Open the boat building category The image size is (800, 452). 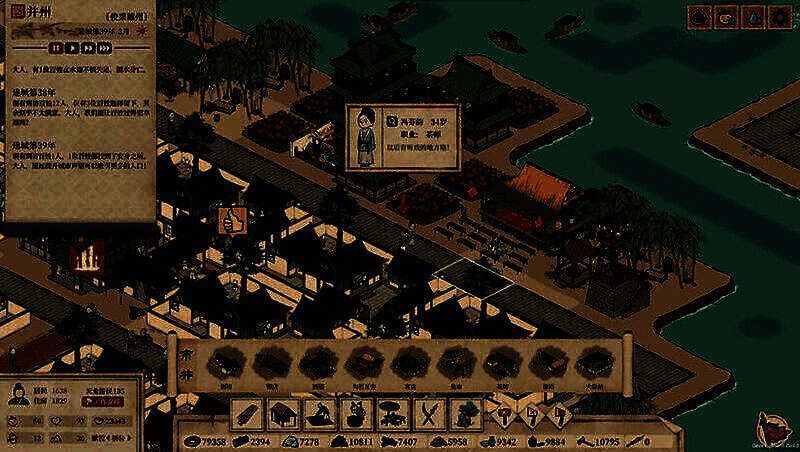click(x=319, y=413)
